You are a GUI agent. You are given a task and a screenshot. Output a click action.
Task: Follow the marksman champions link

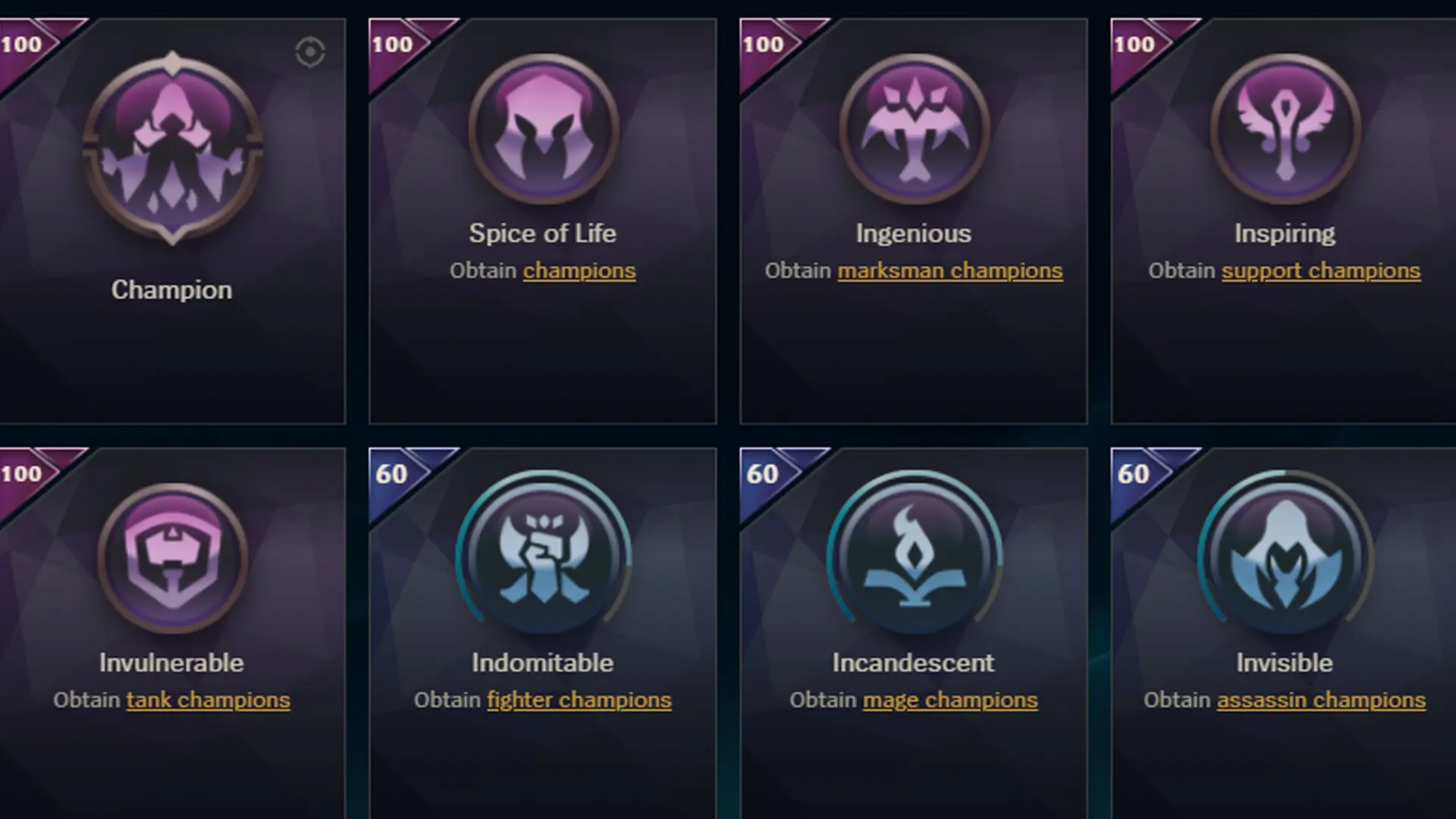[x=949, y=271]
